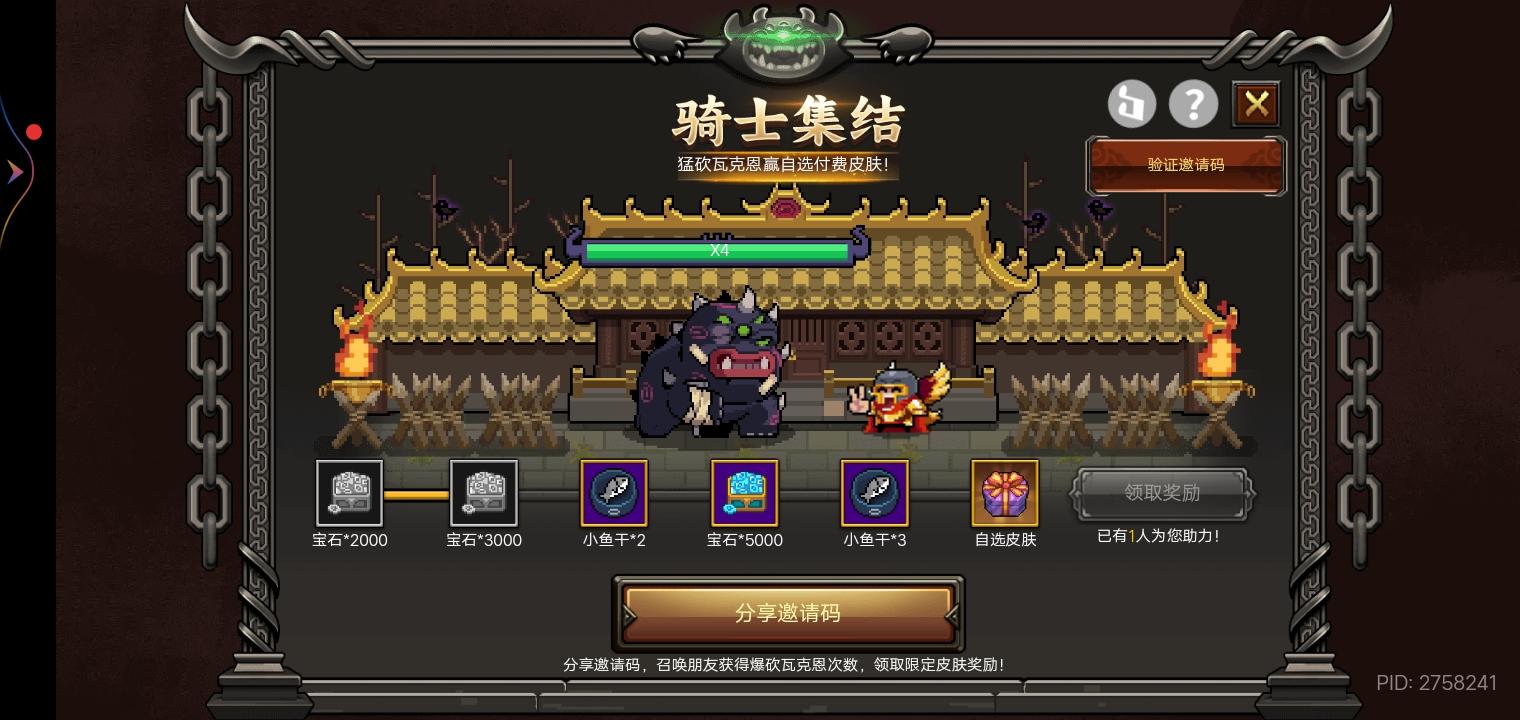The height and width of the screenshot is (720, 1520).
Task: Open the 自选皮肤 gift box reward icon
Action: 1004,493
